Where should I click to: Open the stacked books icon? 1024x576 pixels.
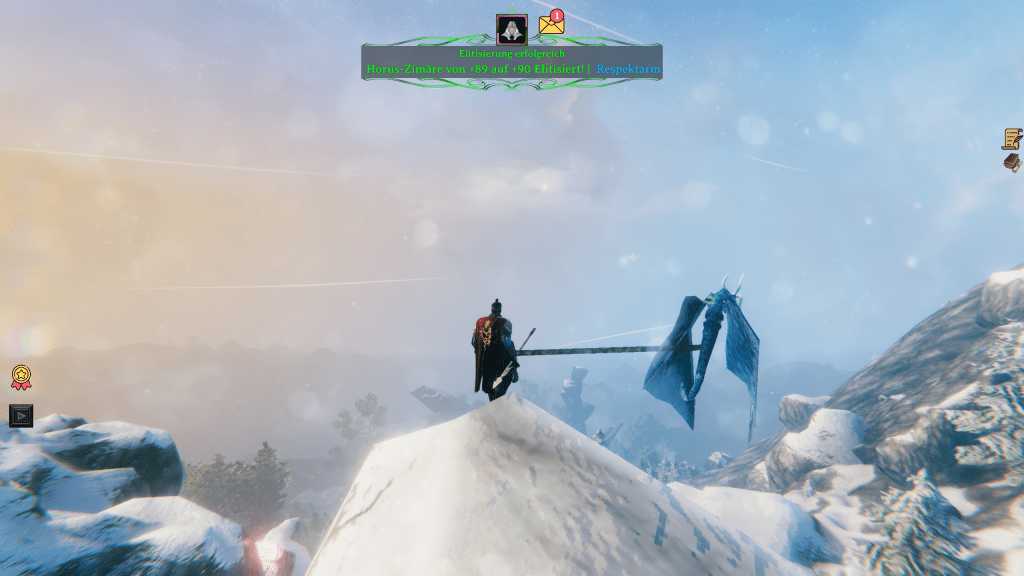pyautogui.click(x=1012, y=162)
